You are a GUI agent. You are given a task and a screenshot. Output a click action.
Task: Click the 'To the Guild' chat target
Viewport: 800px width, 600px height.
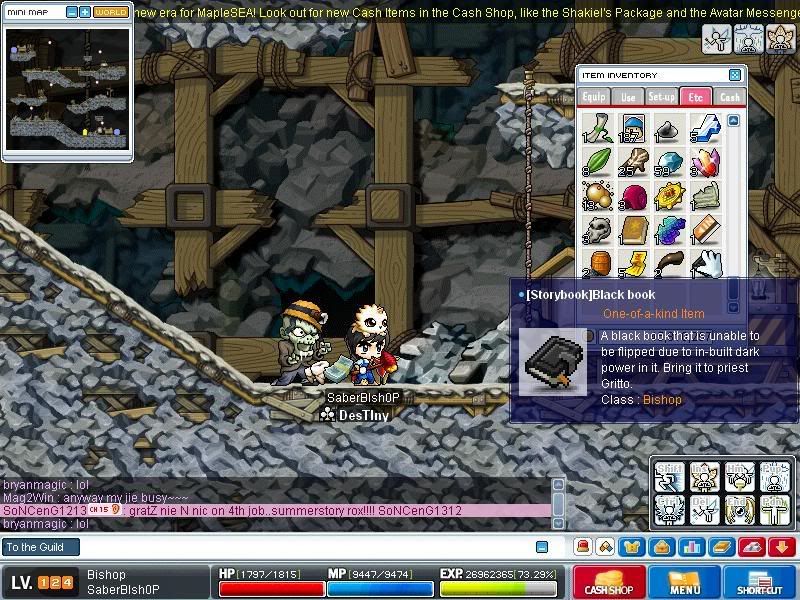coord(40,547)
